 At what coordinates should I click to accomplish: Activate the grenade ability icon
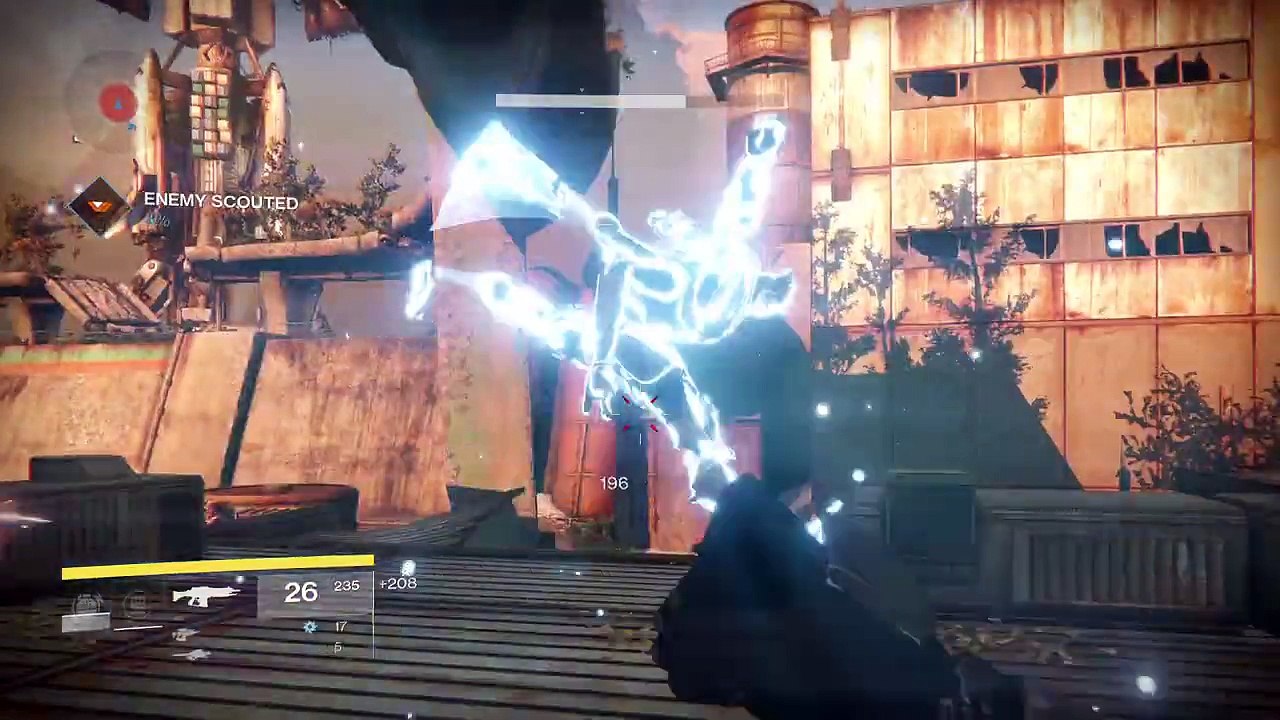pos(86,602)
